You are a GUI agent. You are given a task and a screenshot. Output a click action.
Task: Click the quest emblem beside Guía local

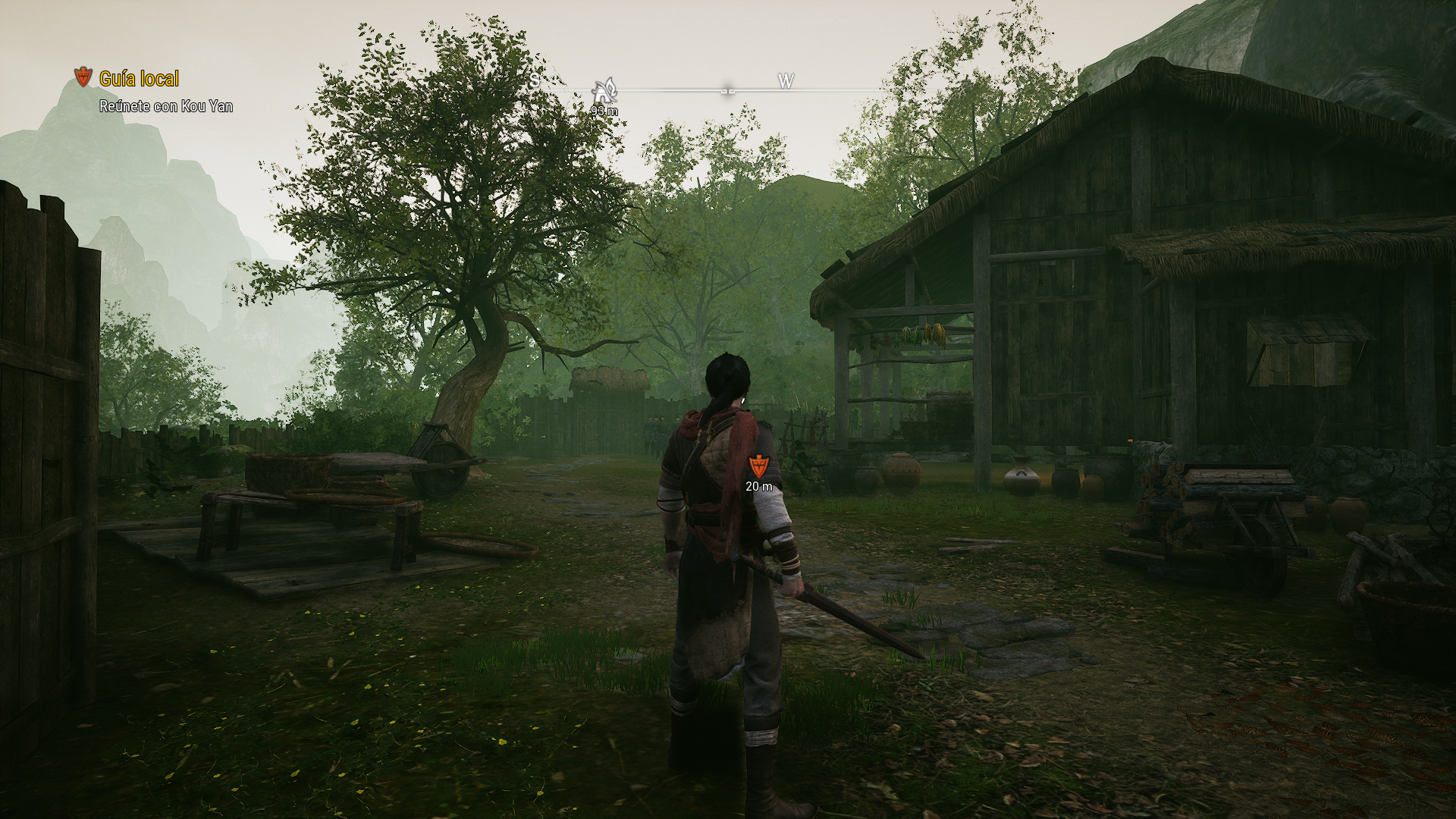tap(83, 77)
